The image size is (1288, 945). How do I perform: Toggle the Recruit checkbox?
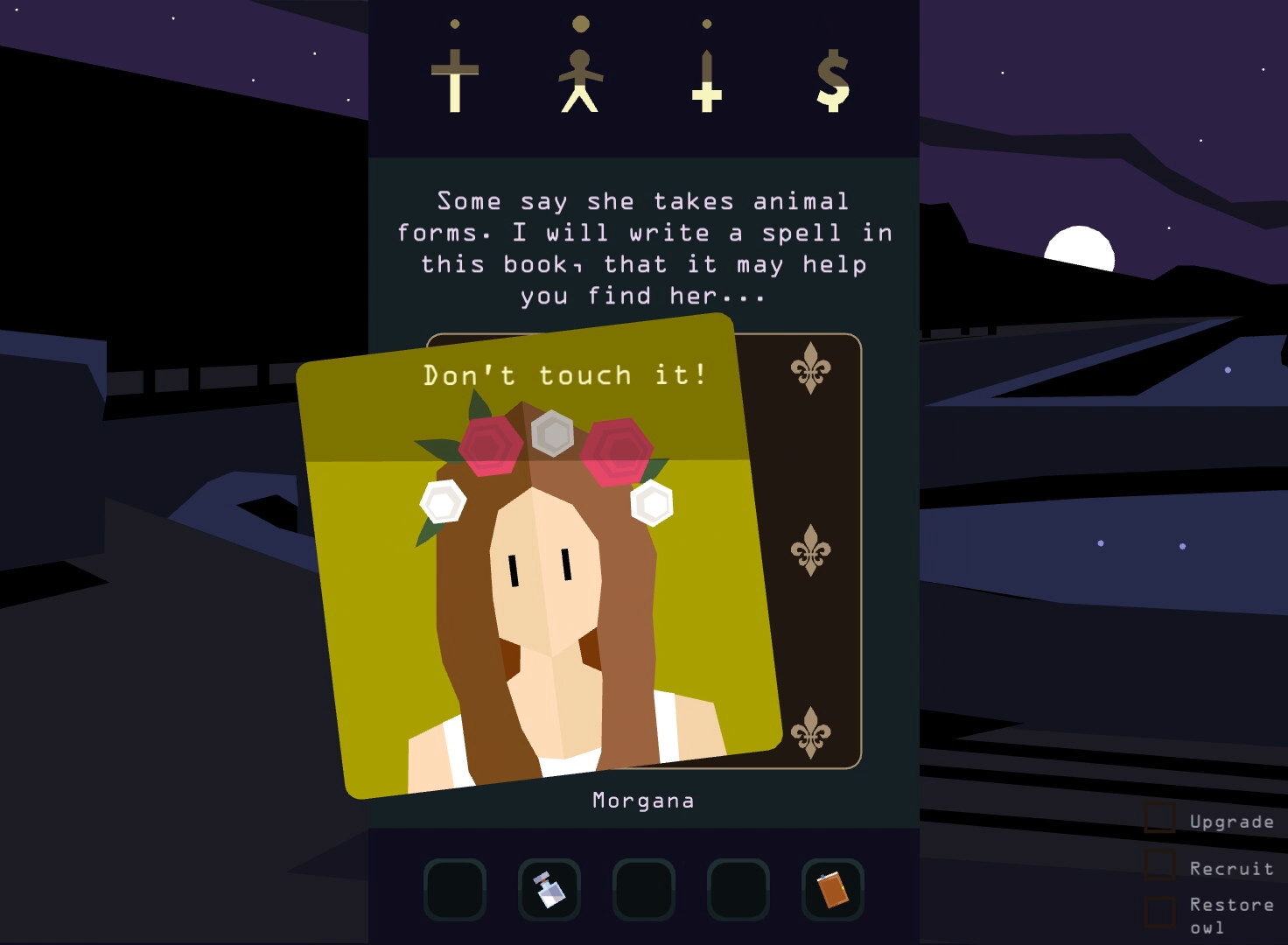[x=1160, y=865]
